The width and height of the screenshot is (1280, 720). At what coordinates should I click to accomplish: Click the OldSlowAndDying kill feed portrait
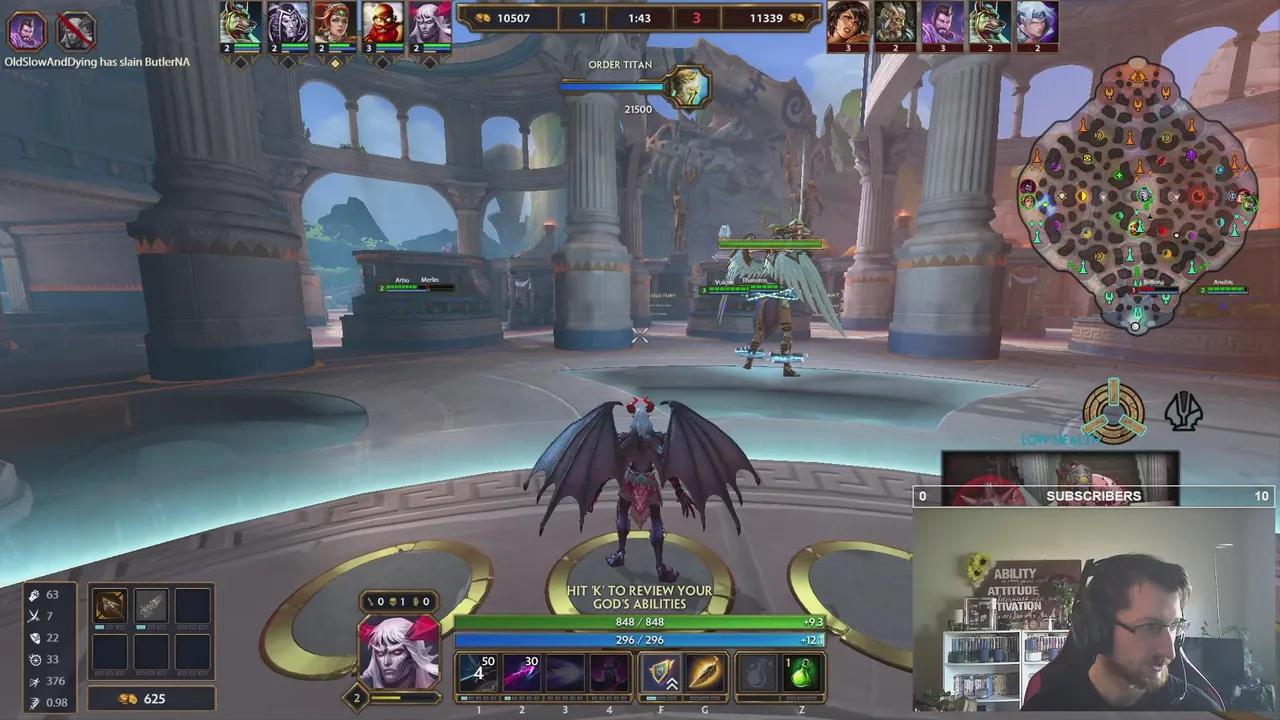(x=25, y=33)
